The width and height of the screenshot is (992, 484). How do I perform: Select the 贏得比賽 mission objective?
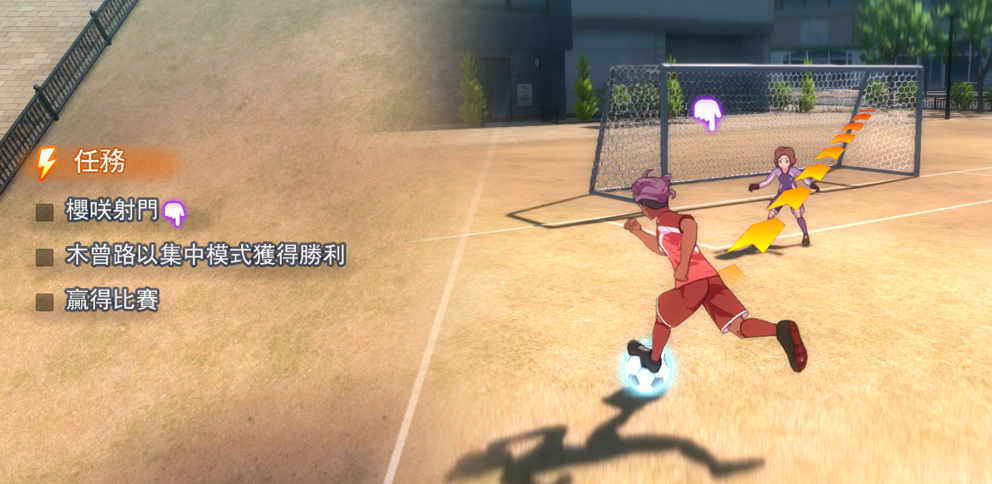tap(111, 300)
